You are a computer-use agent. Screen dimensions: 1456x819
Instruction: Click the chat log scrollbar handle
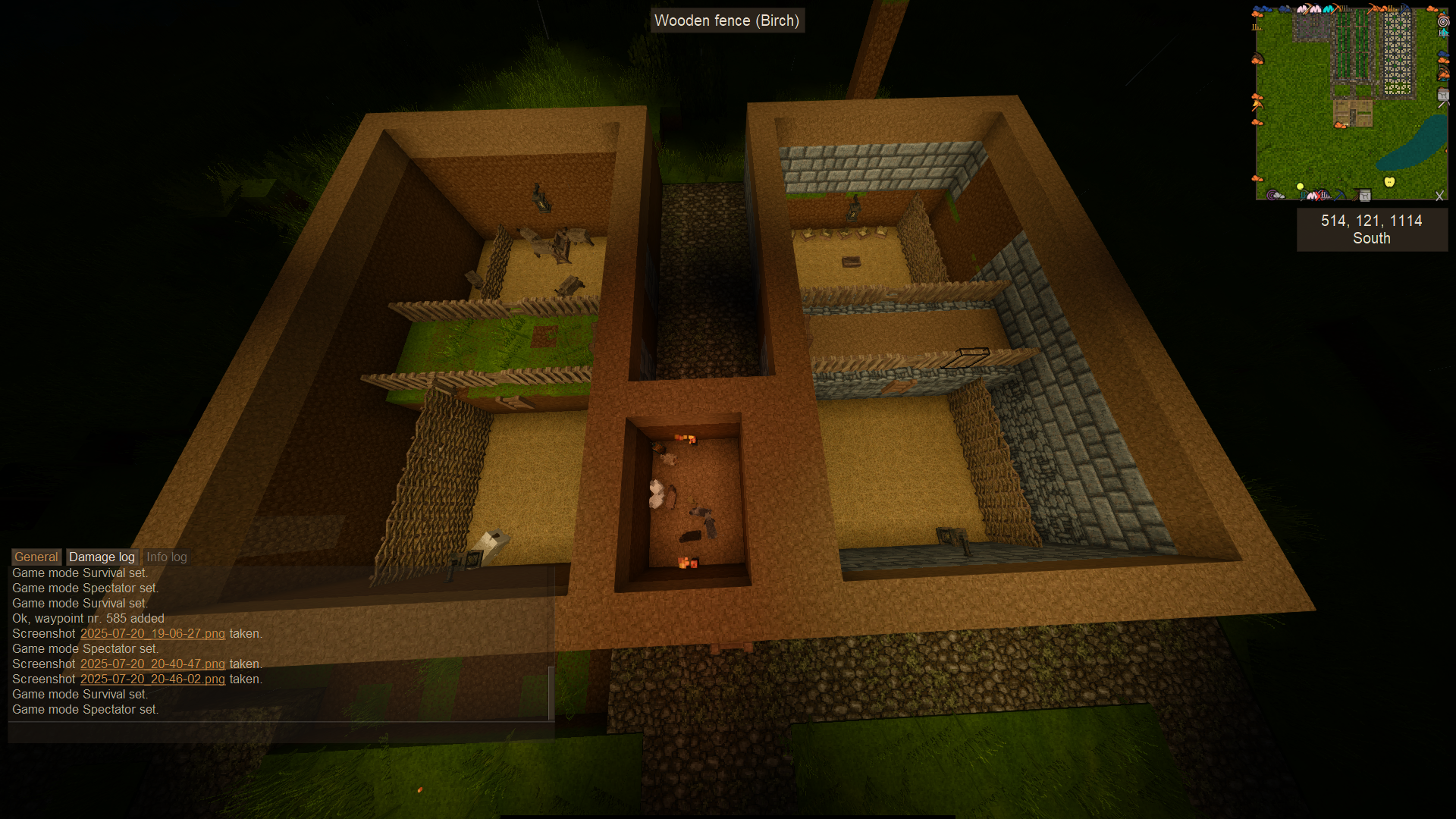[551, 692]
